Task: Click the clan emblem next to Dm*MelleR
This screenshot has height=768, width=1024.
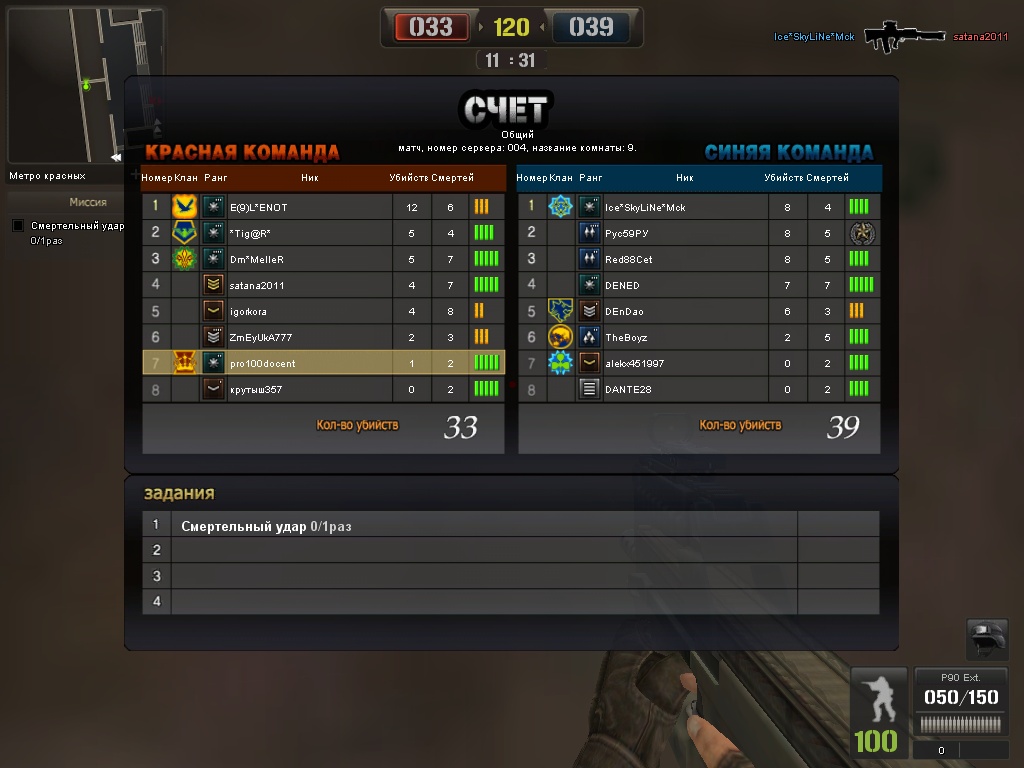Action: click(x=184, y=259)
